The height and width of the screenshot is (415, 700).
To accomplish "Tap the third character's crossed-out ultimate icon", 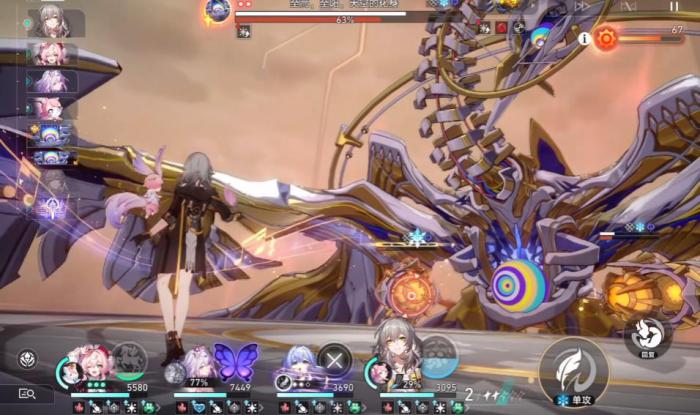I will tap(335, 360).
